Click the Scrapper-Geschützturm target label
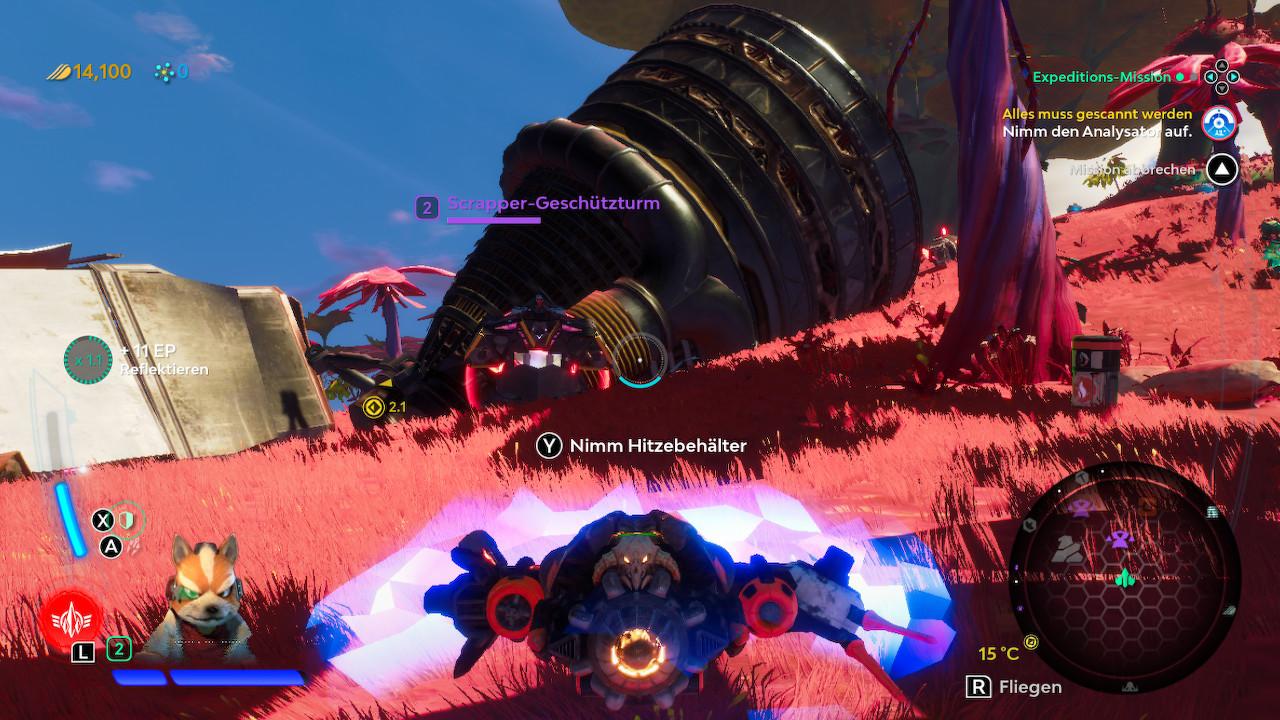 click(553, 204)
